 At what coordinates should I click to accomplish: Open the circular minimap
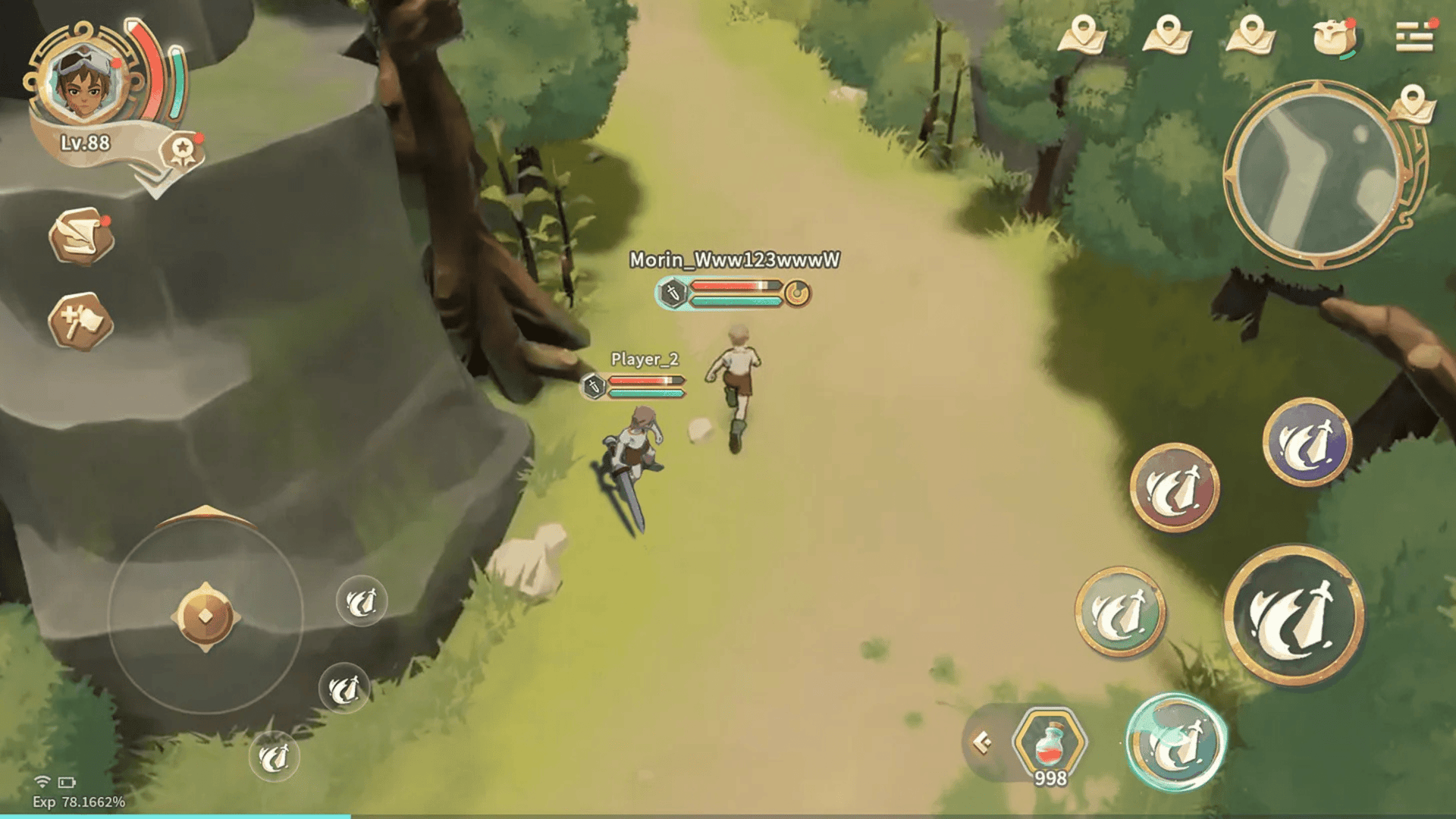1317,174
